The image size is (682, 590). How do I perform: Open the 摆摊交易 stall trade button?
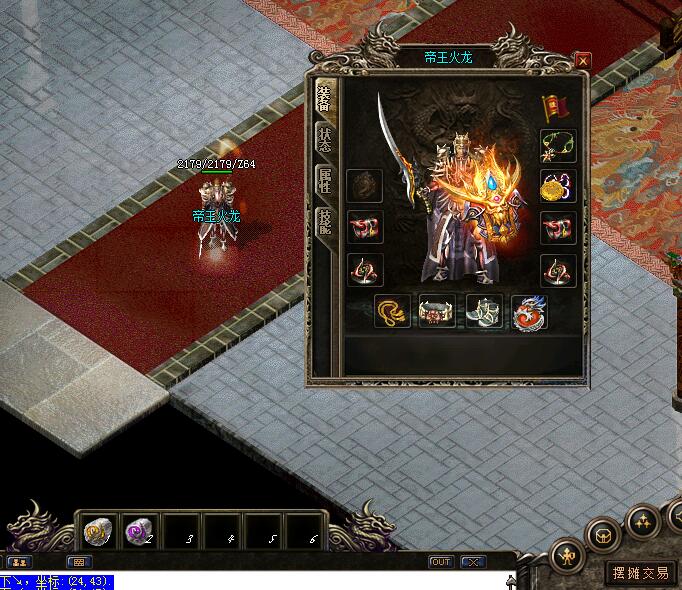641,572
